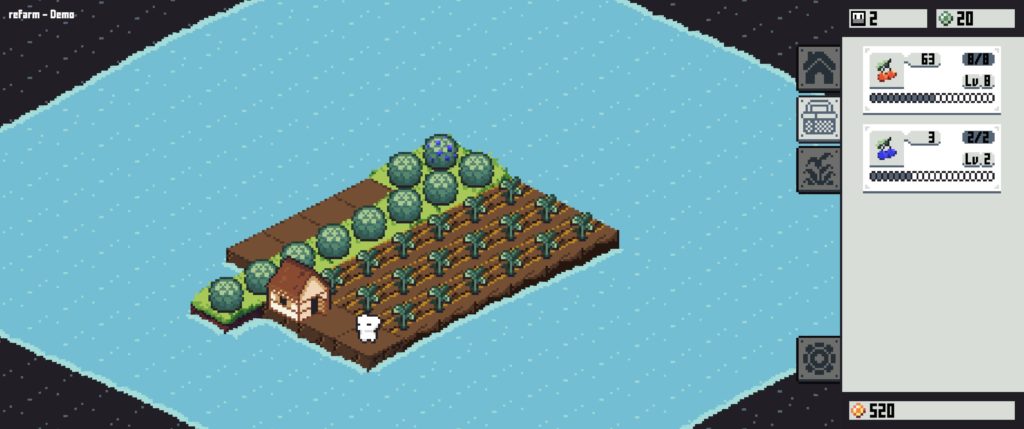Click the blue berry icon
The width and height of the screenshot is (1024, 429).
pos(886,151)
